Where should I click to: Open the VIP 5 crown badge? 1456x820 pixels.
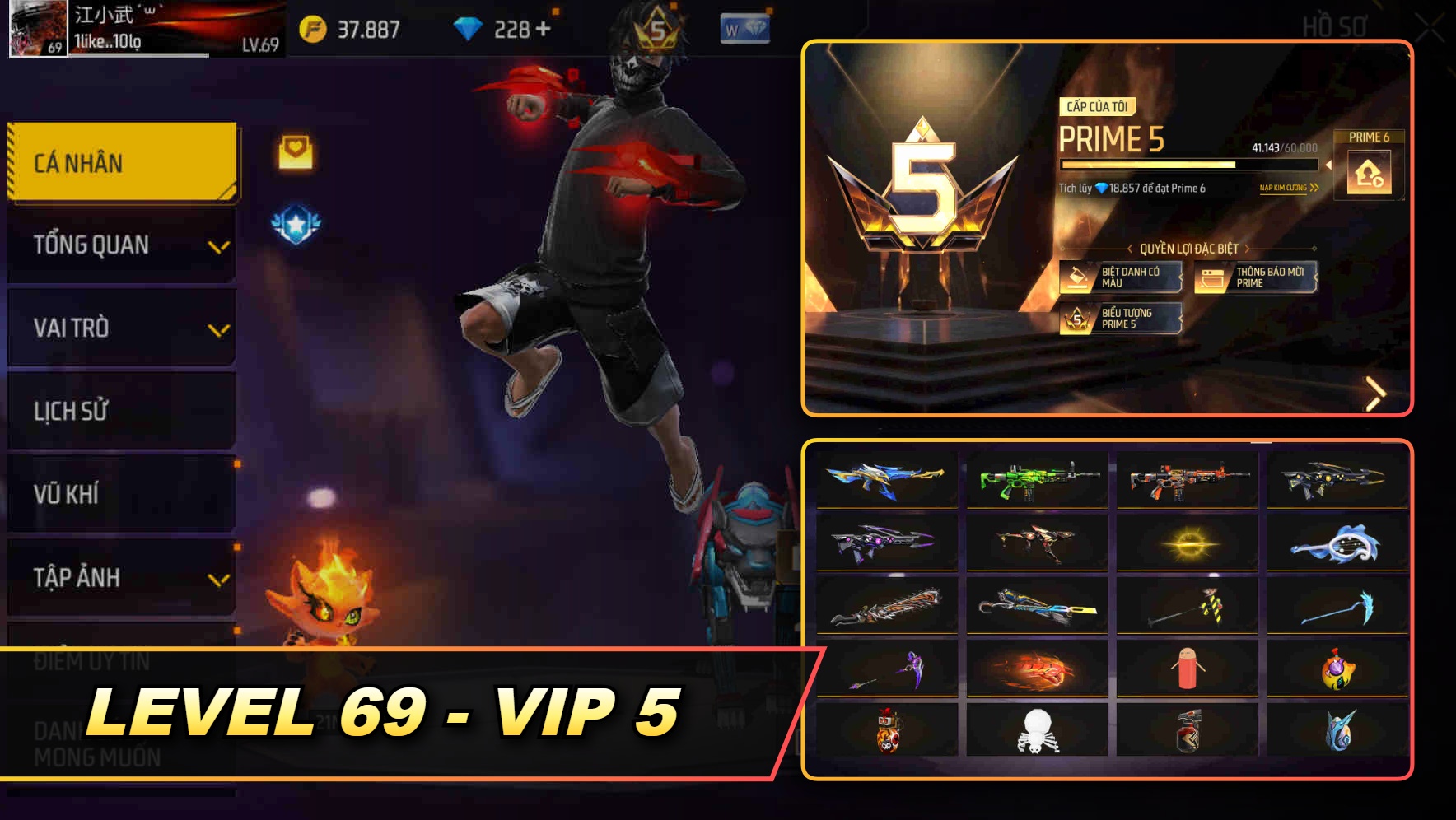[659, 30]
